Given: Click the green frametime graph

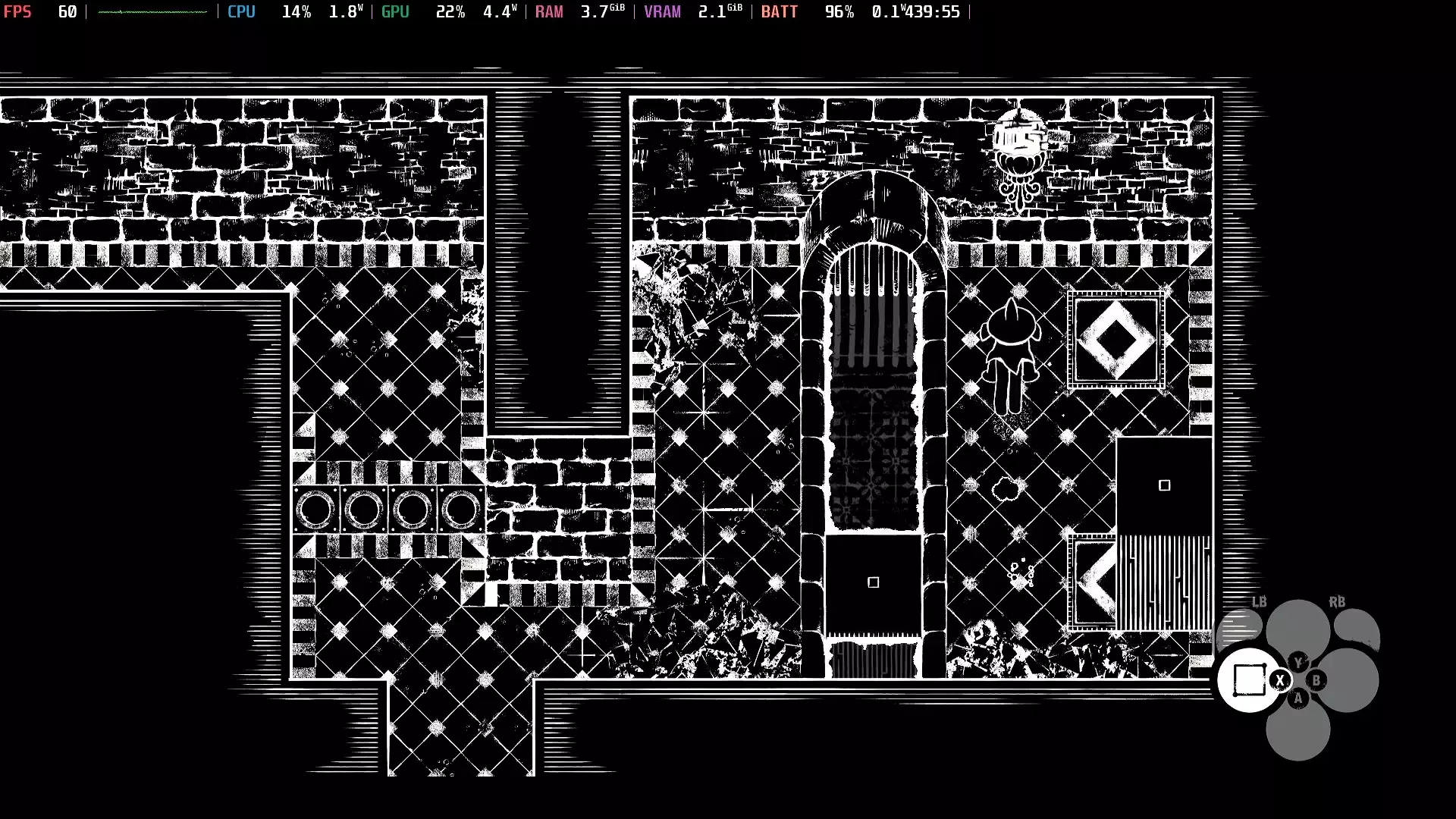Looking at the screenshot, I should click(152, 11).
